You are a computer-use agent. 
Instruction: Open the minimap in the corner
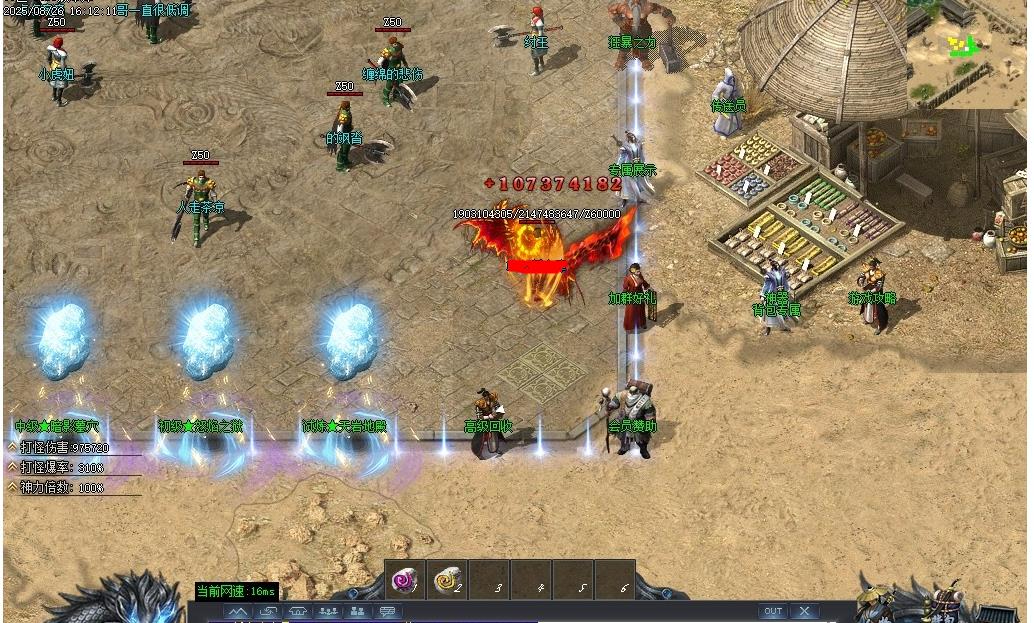(x=967, y=50)
